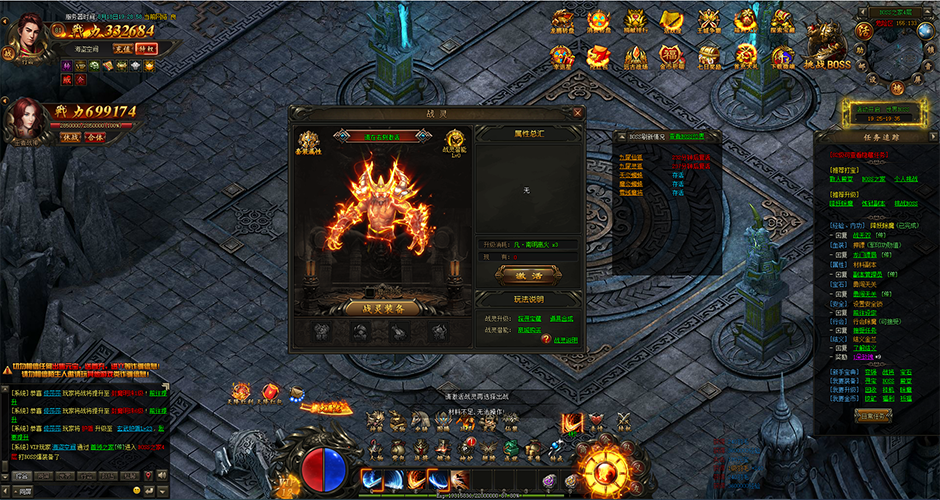Open the 套装属性 set attributes icon

(309, 143)
